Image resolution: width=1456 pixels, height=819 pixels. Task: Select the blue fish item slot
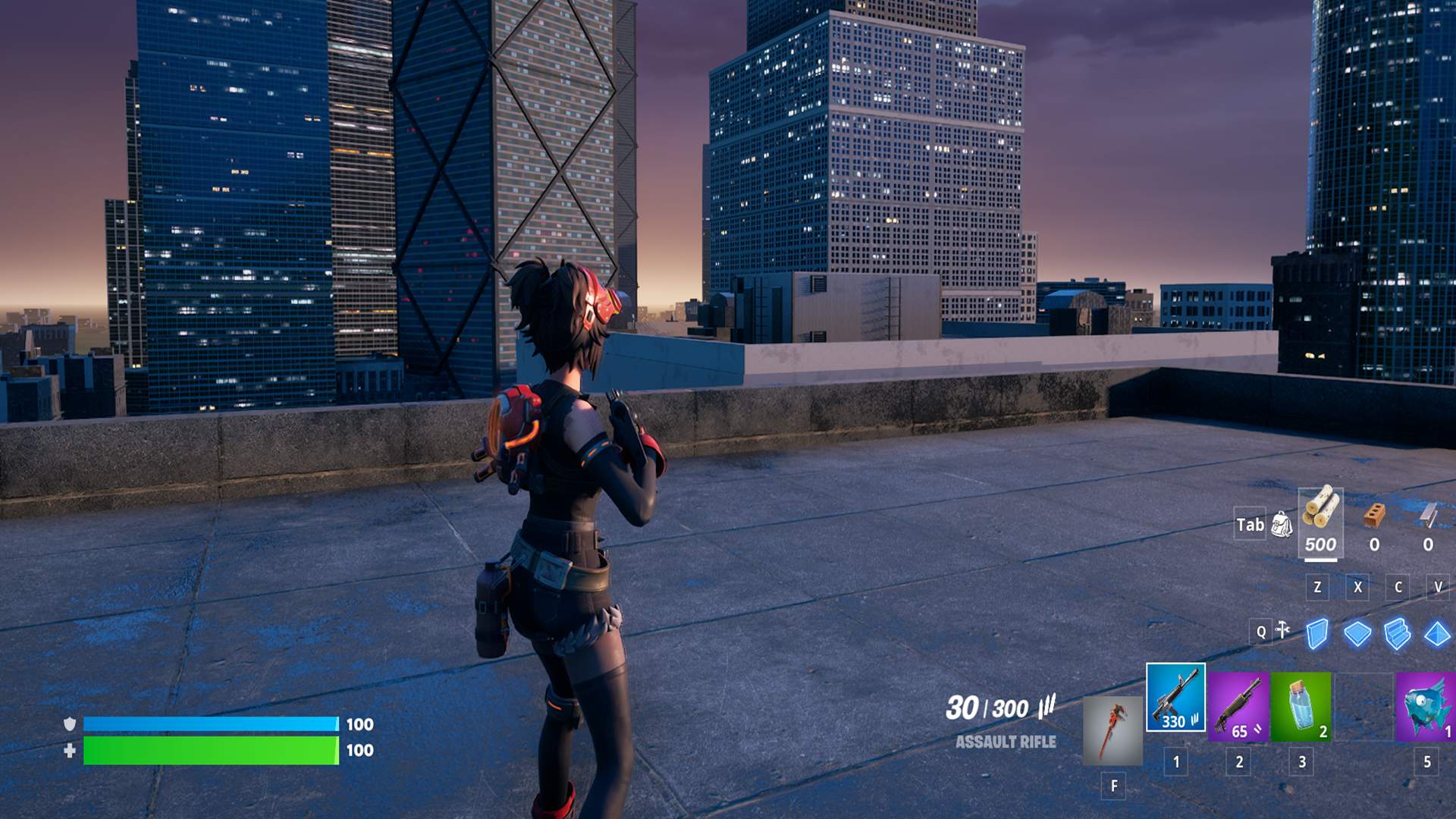[x=1426, y=707]
